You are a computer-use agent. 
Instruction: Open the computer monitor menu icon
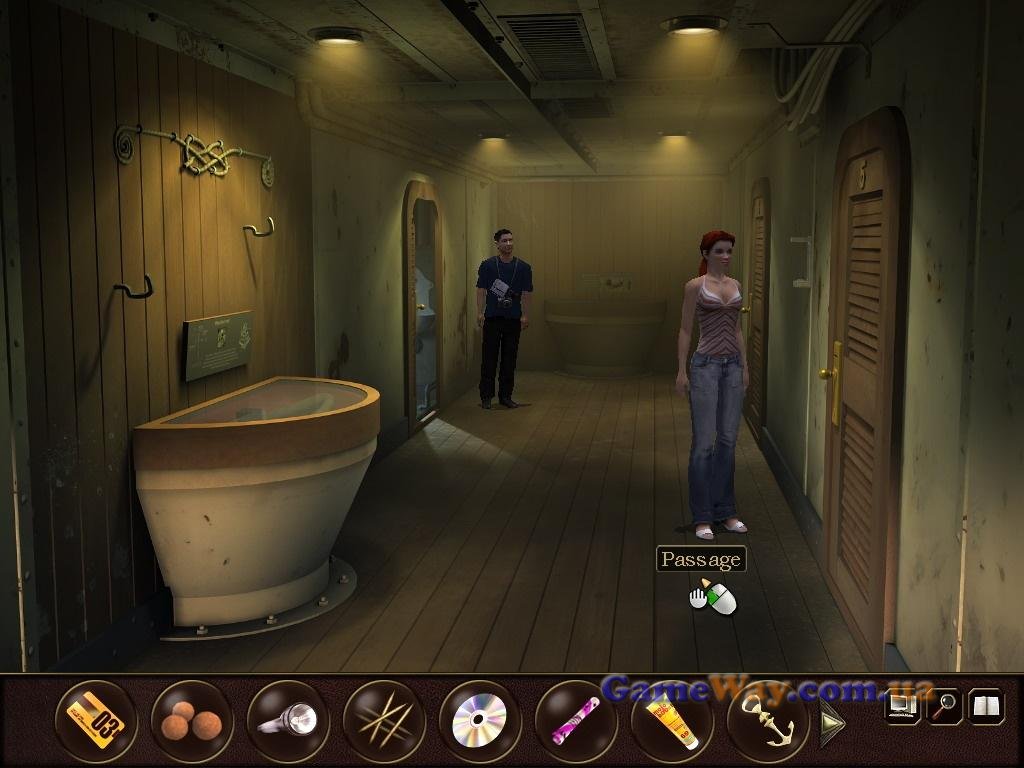pos(901,707)
